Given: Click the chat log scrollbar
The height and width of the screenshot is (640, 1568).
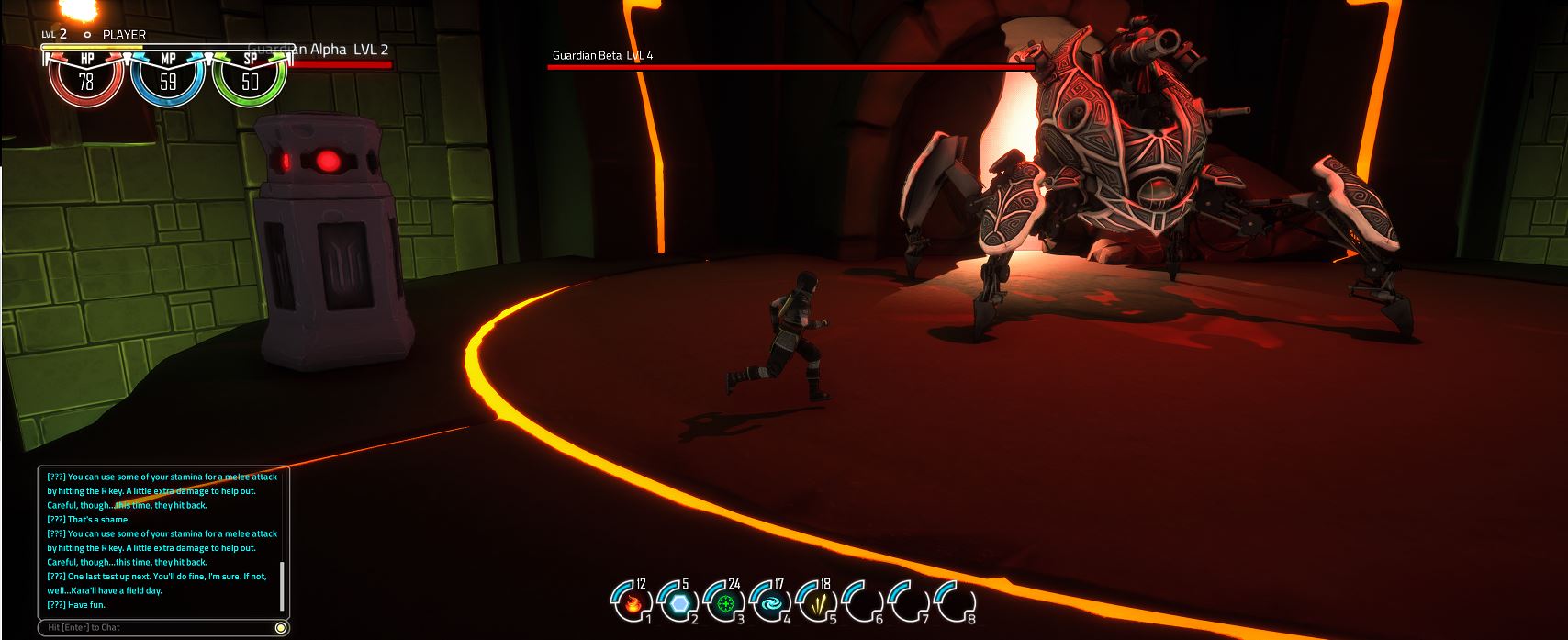Looking at the screenshot, I should coord(282,586).
